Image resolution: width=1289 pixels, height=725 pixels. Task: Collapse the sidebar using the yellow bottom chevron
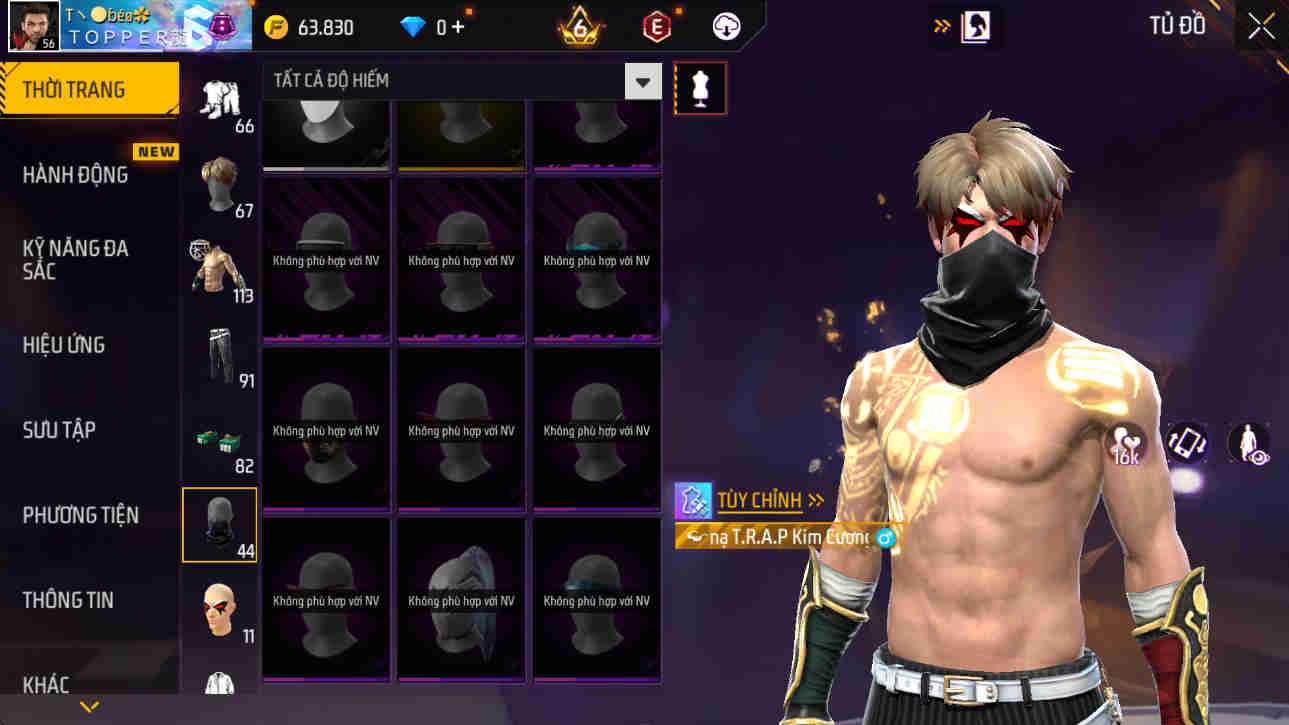pos(90,705)
